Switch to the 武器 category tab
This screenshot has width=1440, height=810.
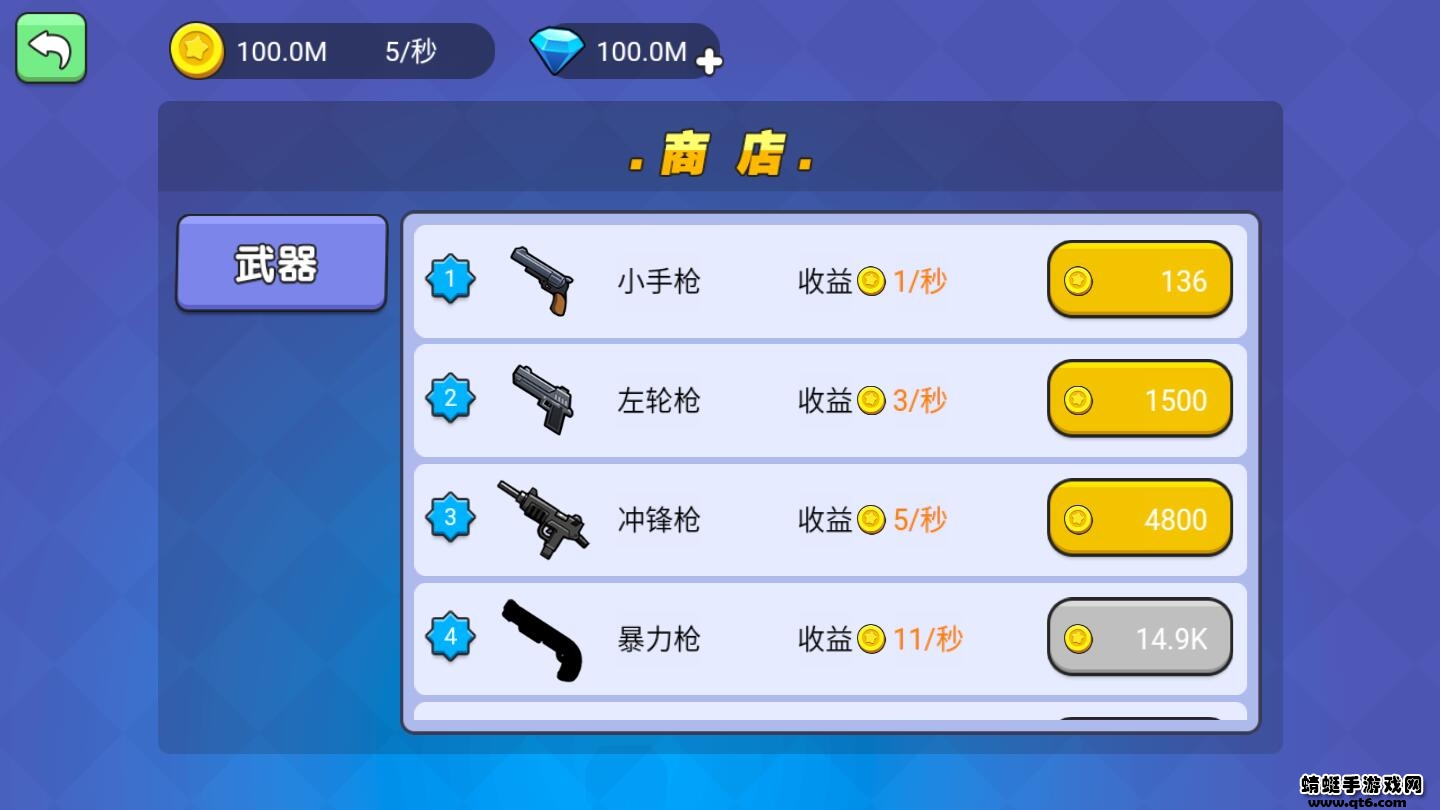(x=281, y=262)
